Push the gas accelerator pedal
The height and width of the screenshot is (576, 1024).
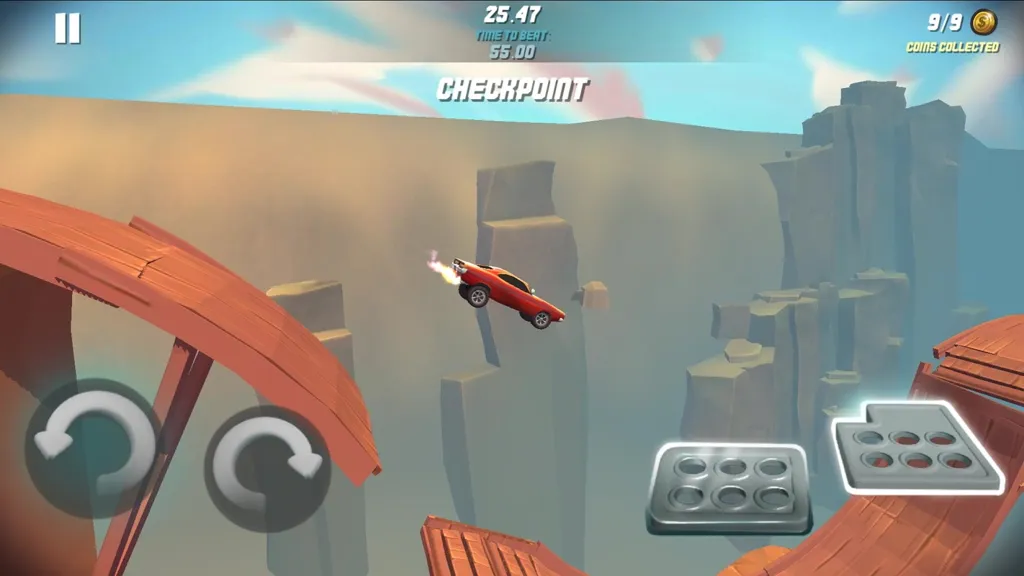point(914,447)
